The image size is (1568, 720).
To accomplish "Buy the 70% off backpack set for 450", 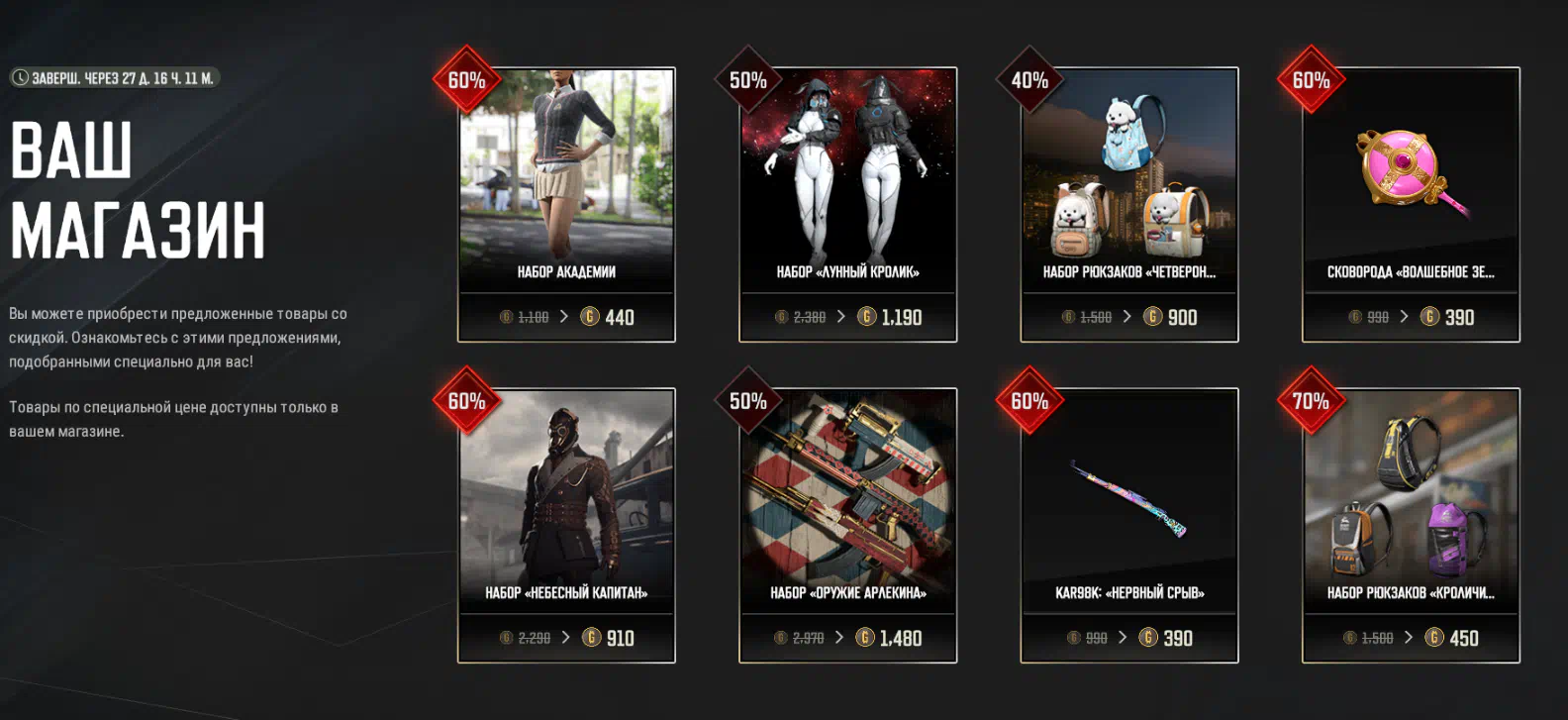I will click(1452, 638).
